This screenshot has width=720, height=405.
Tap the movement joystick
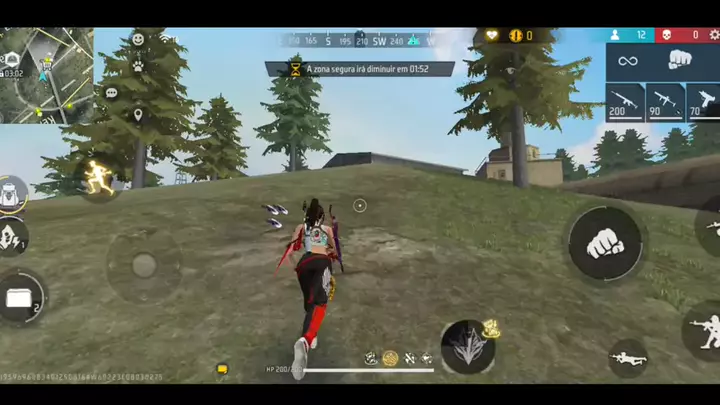pos(144,265)
